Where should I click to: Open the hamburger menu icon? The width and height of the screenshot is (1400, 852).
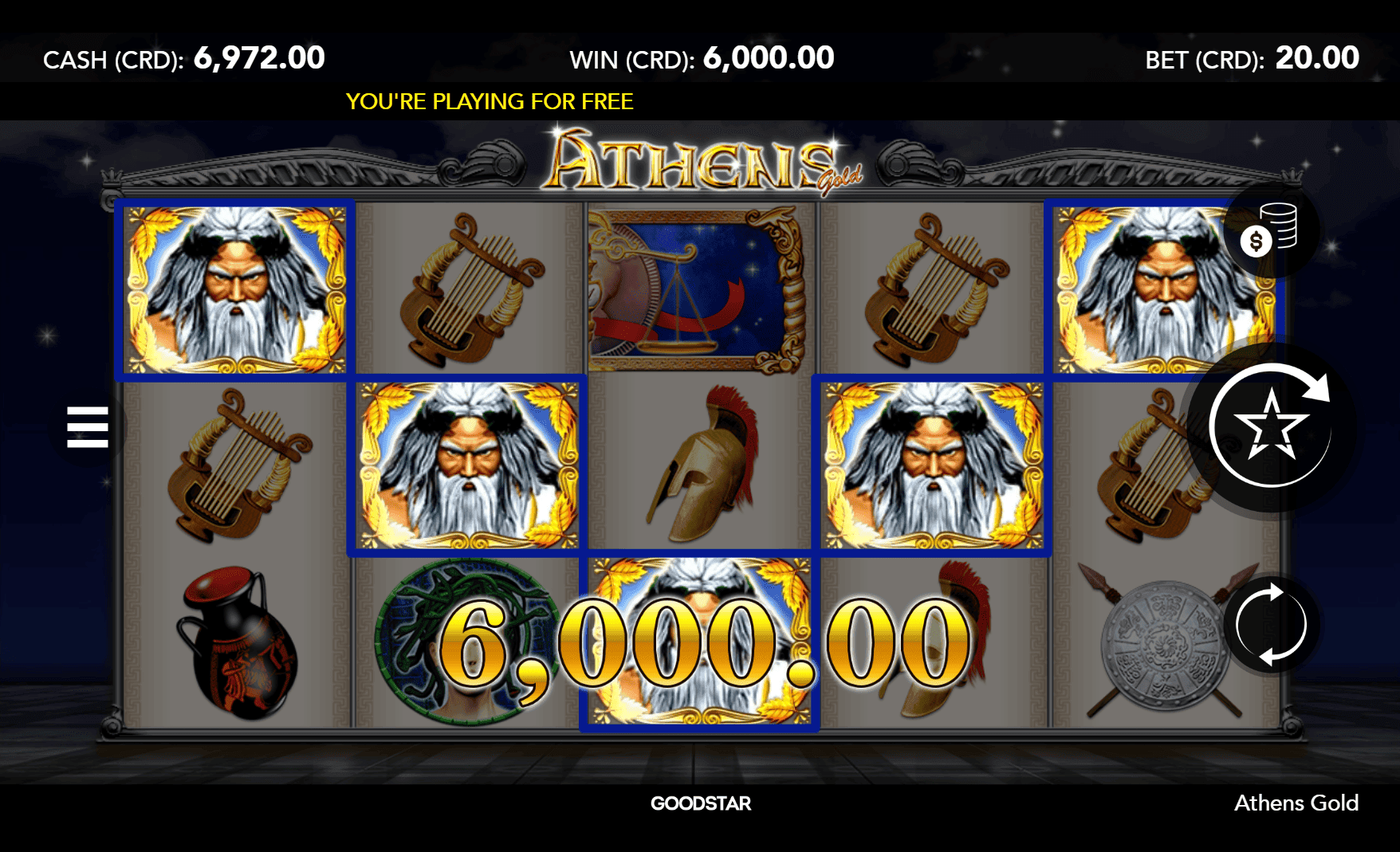pos(88,425)
